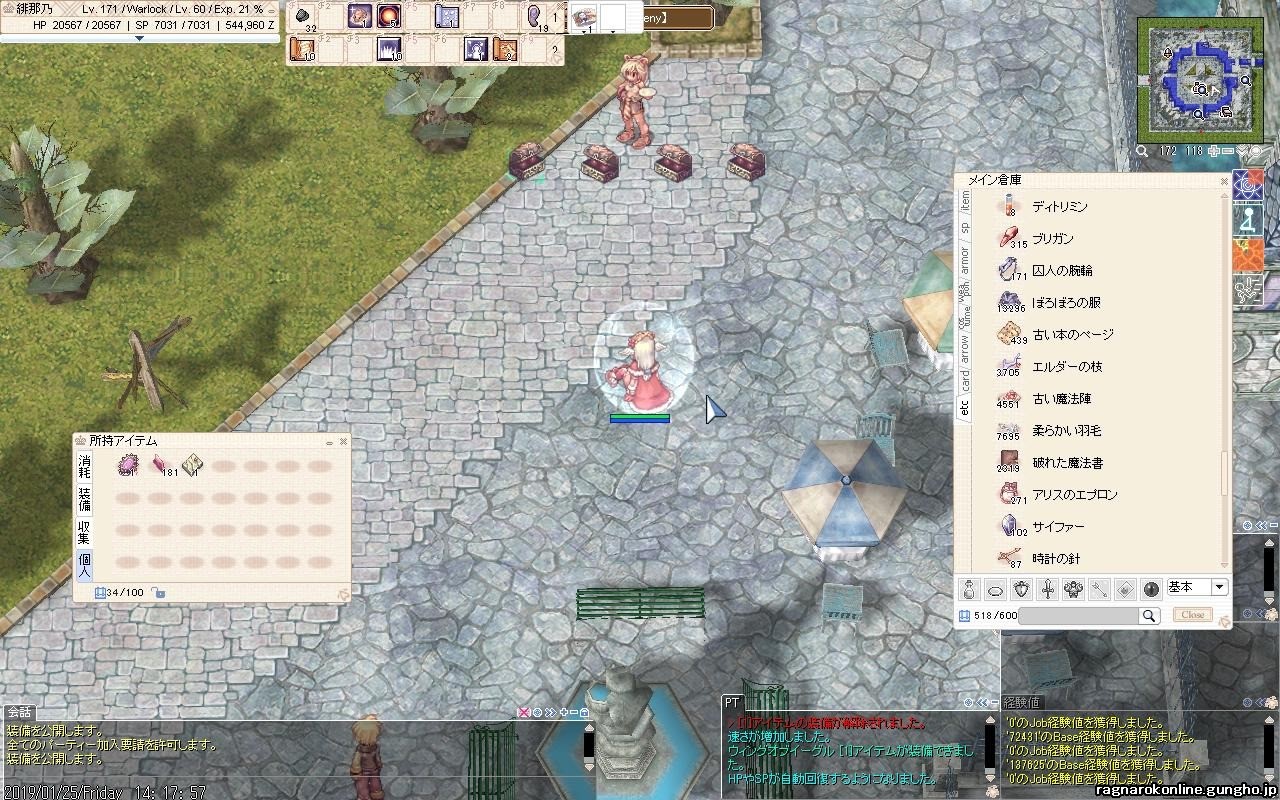
Task: Open the armor tab in storage
Action: click(x=965, y=260)
